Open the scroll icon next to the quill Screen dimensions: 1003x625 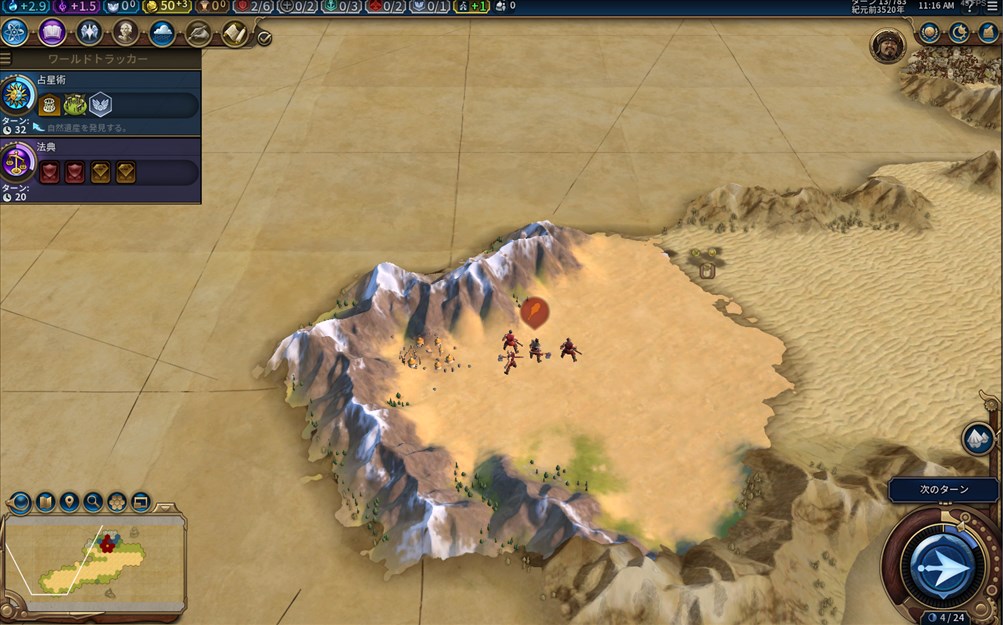tap(235, 33)
